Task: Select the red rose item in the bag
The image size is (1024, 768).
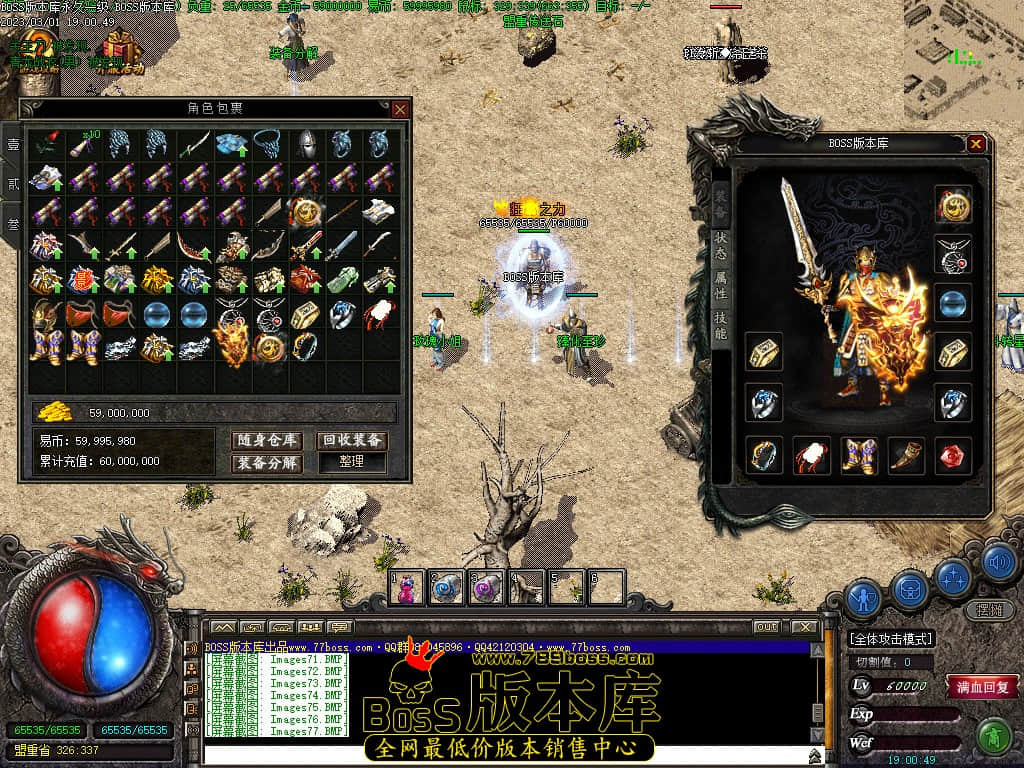Action: (x=45, y=145)
